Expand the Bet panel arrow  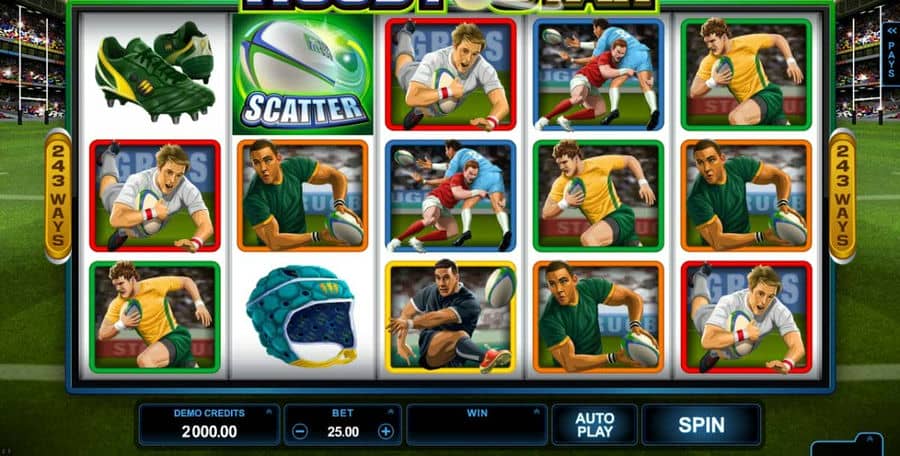pyautogui.click(x=391, y=411)
